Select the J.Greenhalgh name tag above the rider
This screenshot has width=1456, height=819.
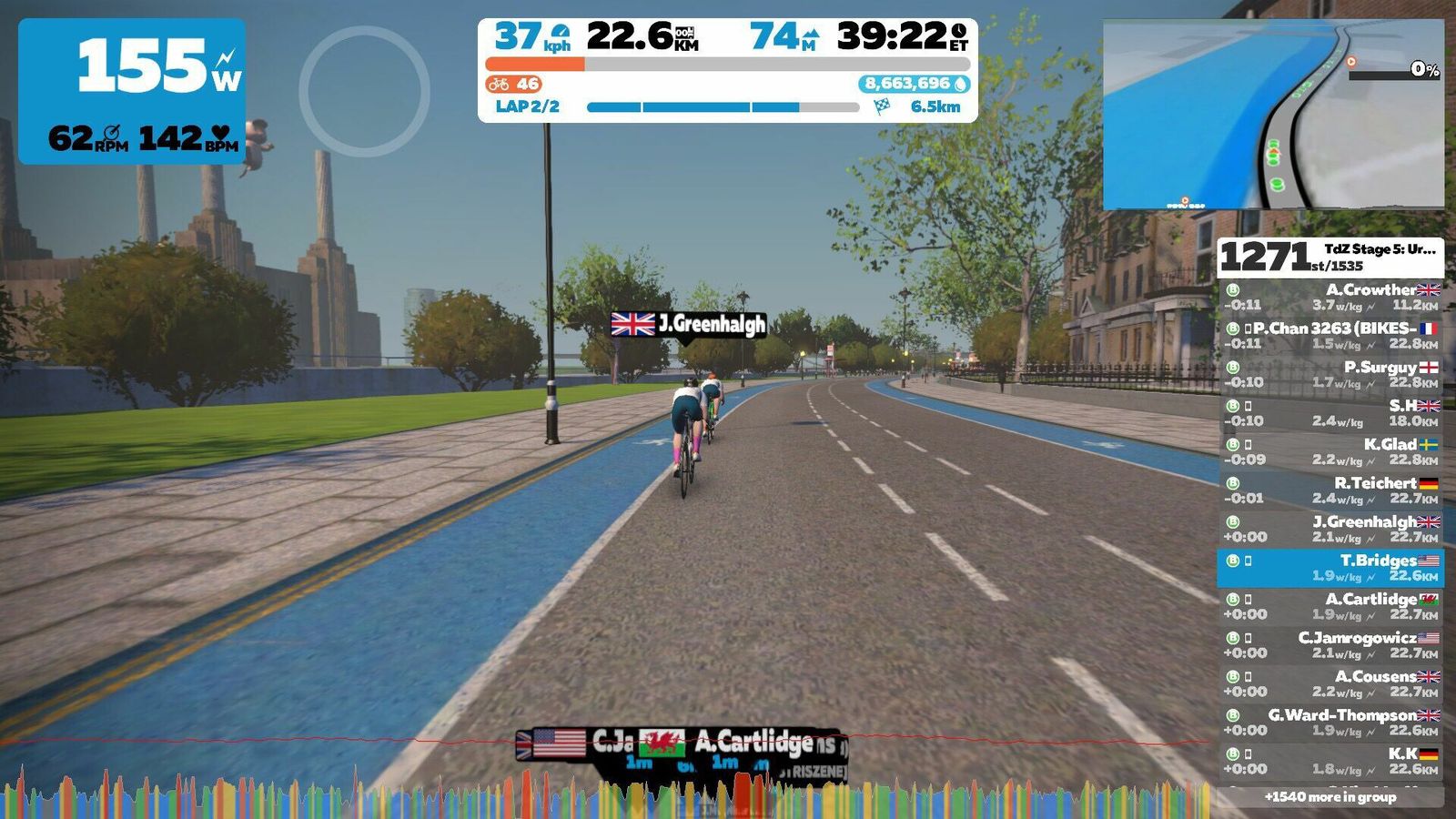click(x=689, y=324)
